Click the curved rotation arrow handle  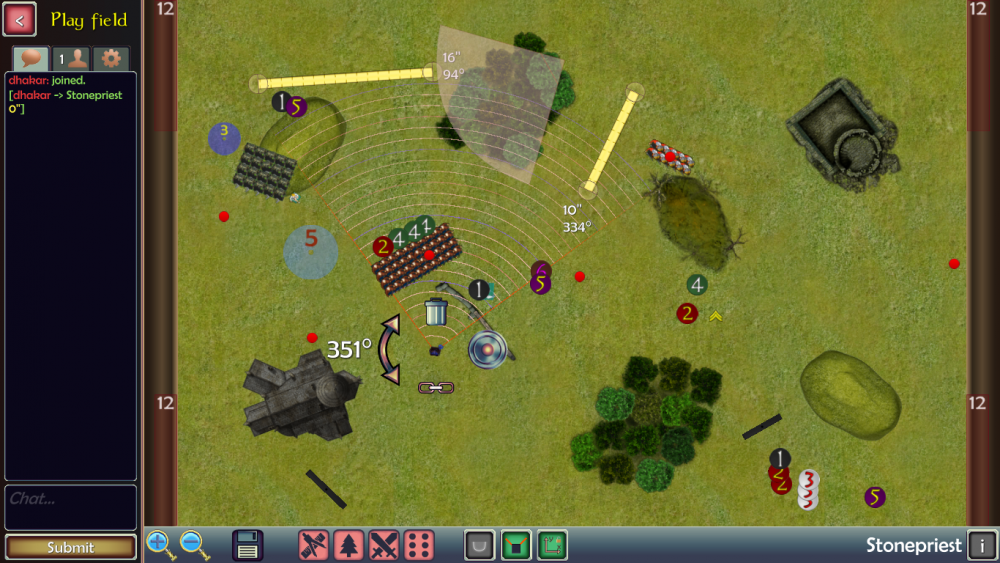pos(389,350)
